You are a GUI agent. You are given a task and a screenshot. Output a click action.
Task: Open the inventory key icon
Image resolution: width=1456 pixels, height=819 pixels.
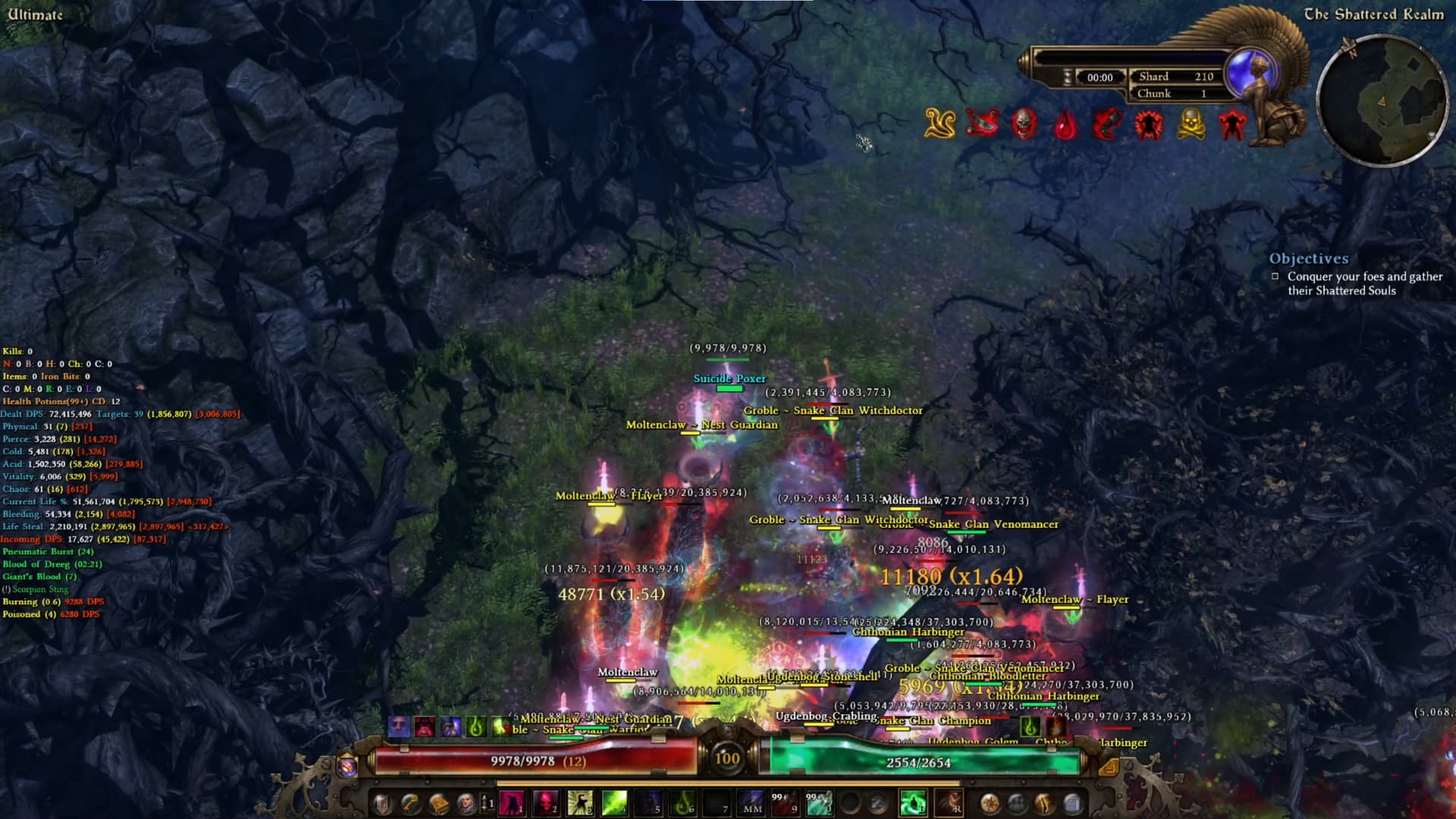409,803
